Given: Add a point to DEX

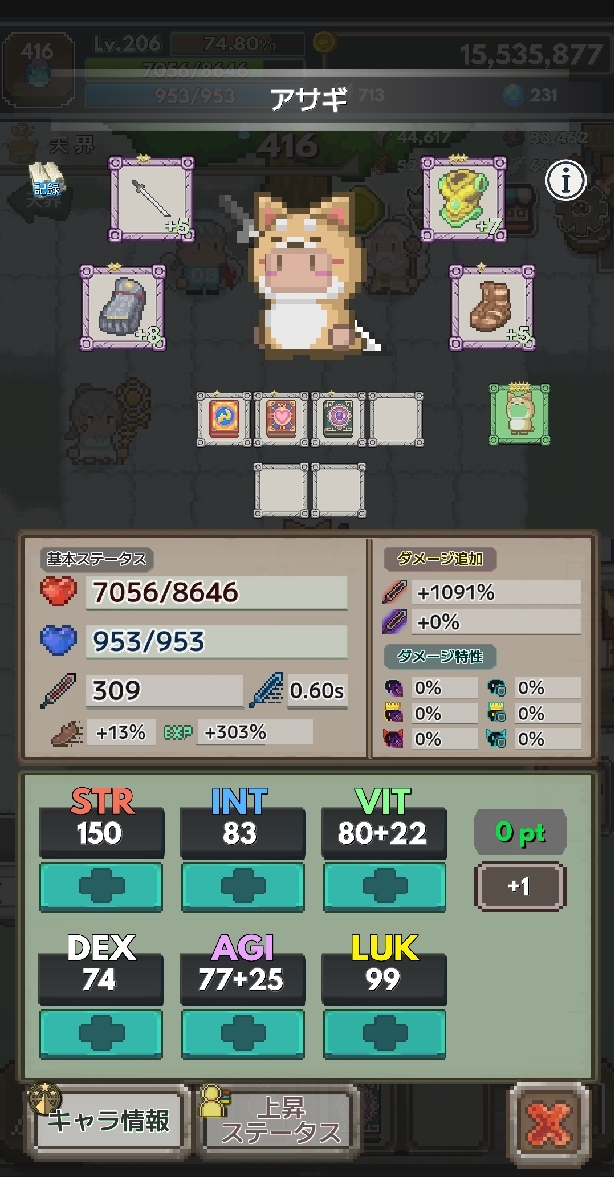Looking at the screenshot, I should click(x=100, y=1034).
